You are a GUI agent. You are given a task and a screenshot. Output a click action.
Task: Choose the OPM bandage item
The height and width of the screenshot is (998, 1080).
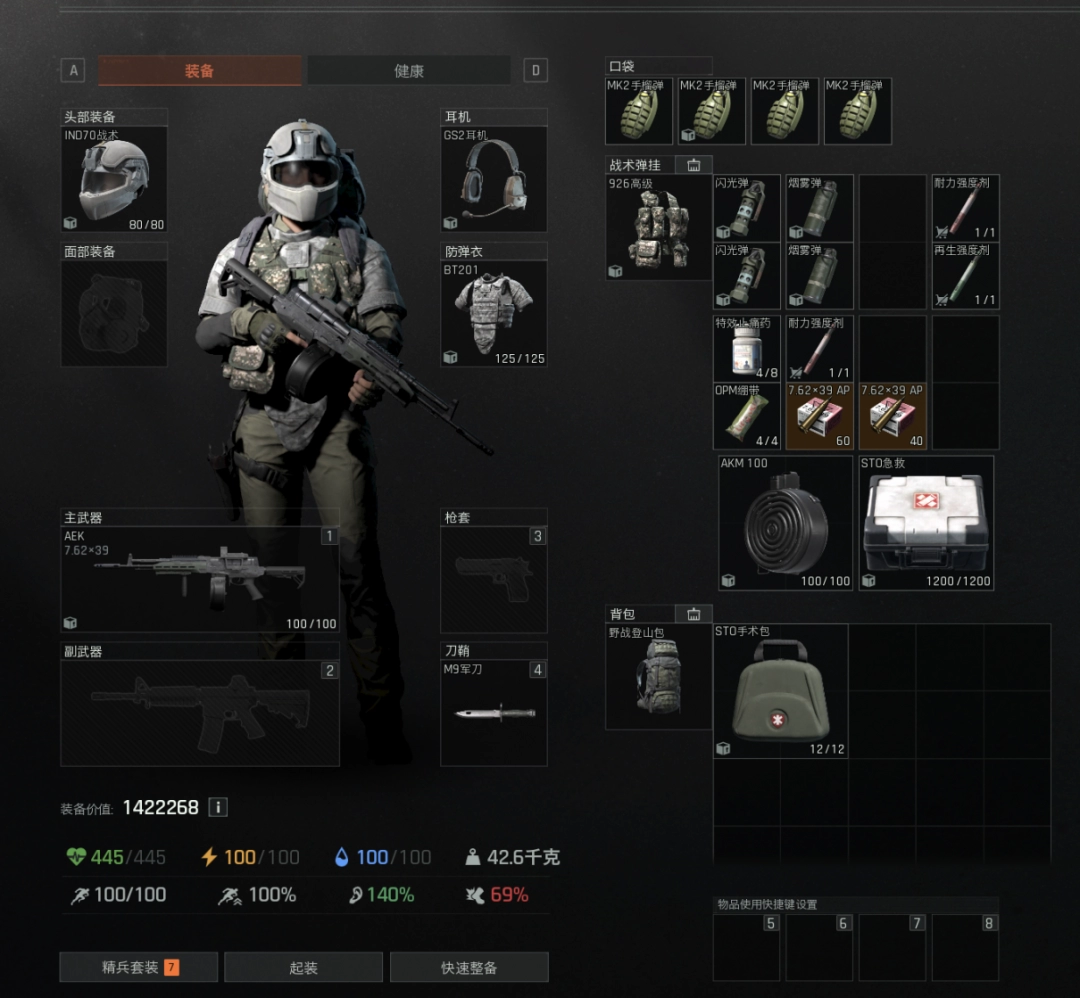(x=746, y=415)
